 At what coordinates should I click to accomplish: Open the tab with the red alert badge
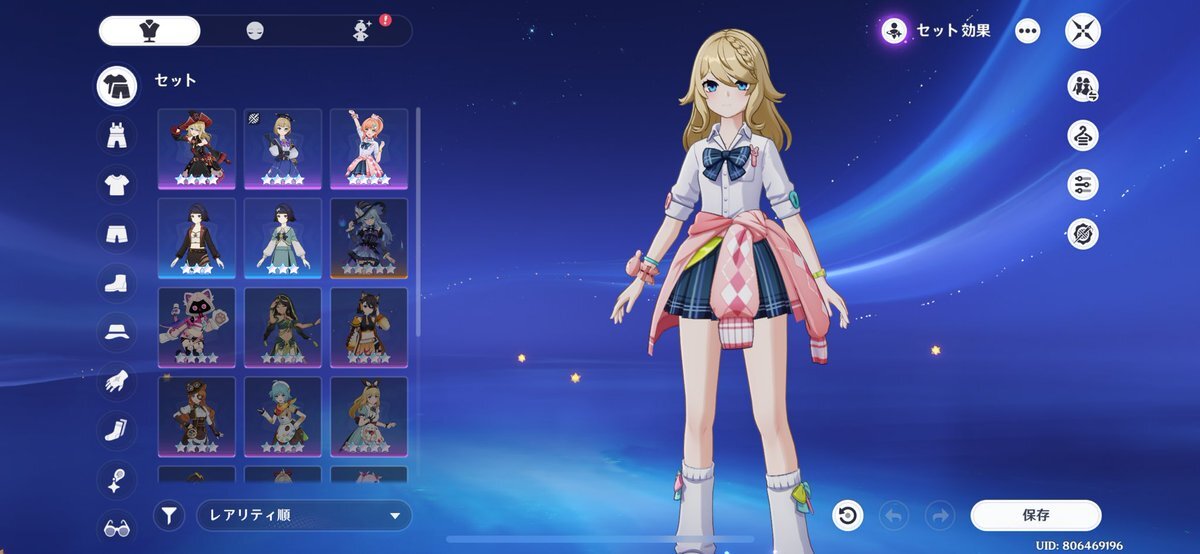coord(362,31)
